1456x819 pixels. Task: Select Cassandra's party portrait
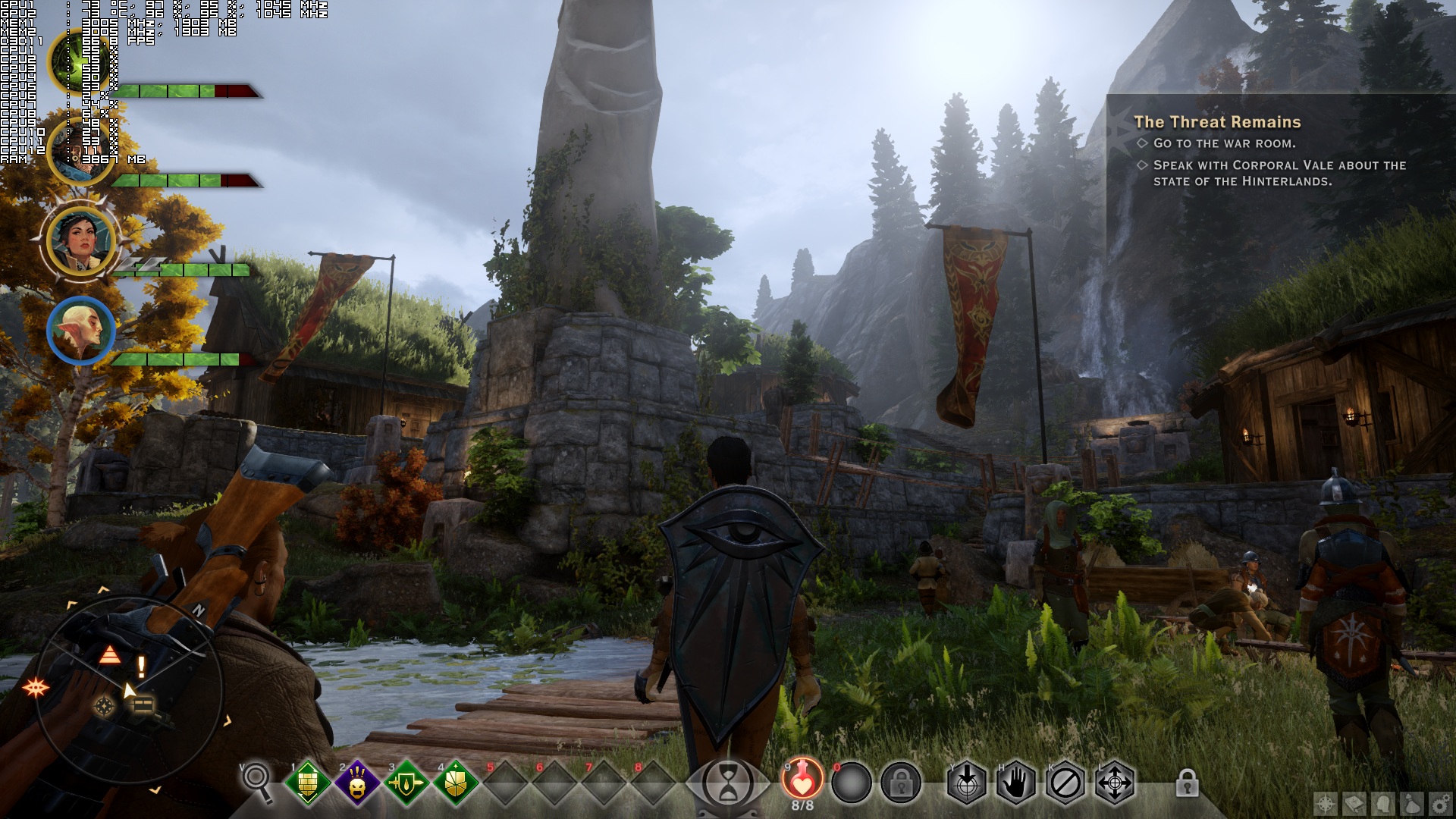coord(80,241)
